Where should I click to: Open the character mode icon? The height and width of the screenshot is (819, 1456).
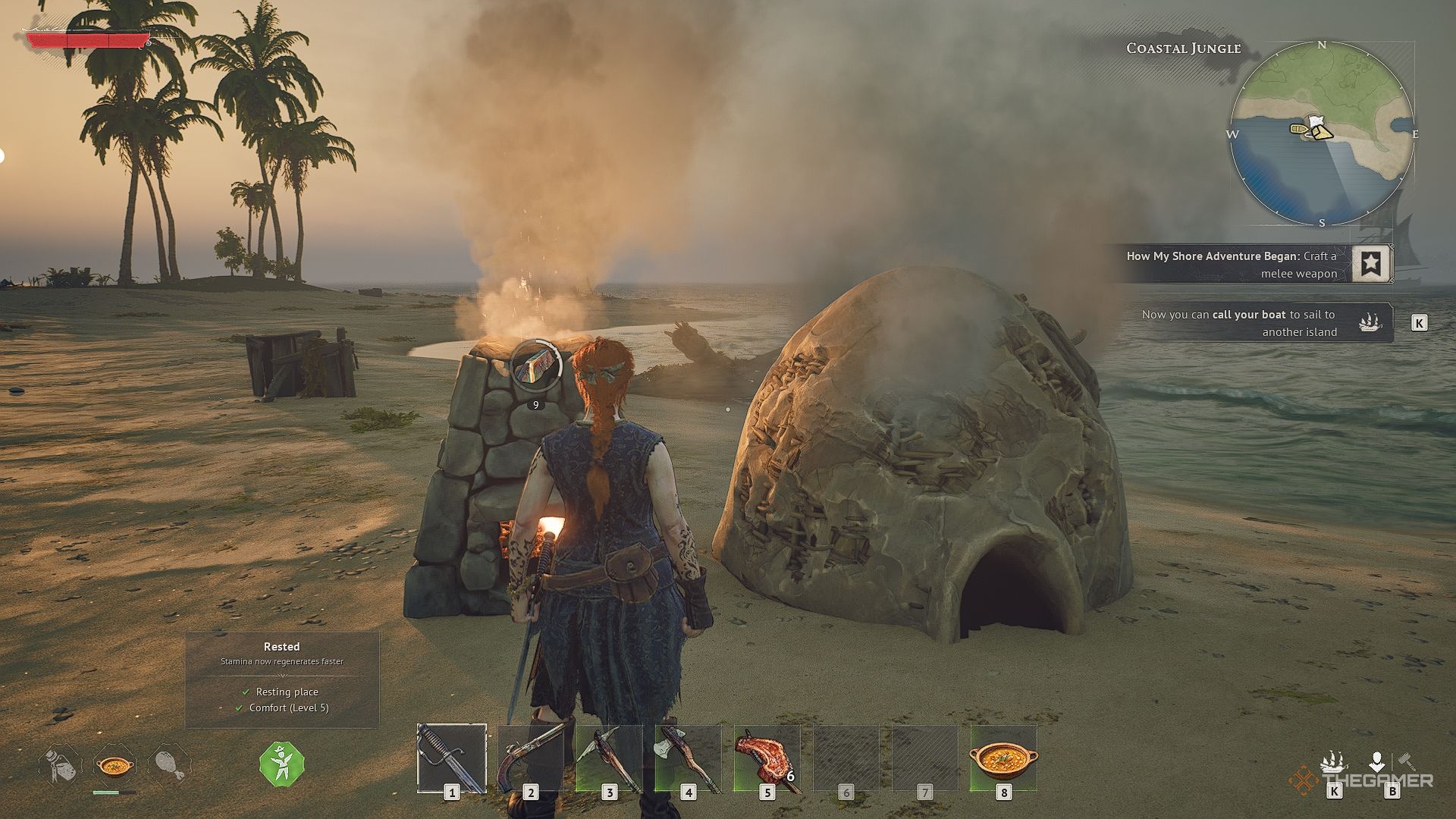point(1377,761)
